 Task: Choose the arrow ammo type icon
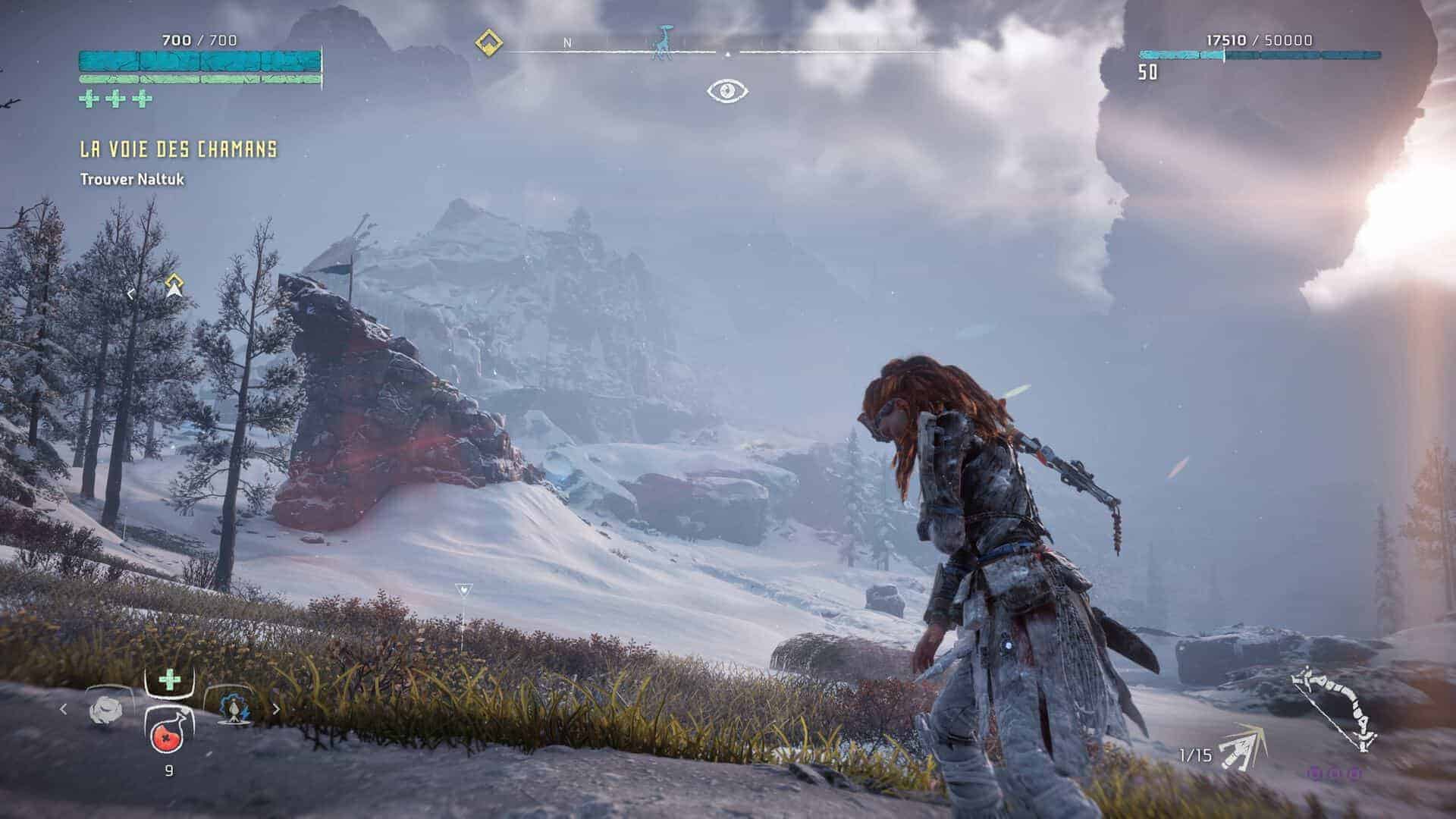click(1244, 747)
